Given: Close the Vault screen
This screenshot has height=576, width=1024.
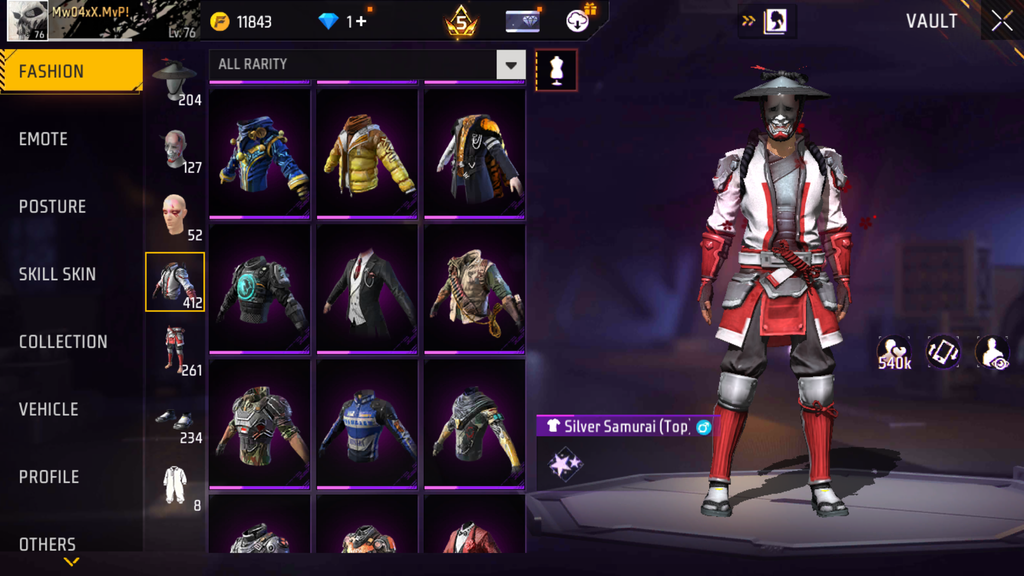Looking at the screenshot, I should (x=1001, y=21).
